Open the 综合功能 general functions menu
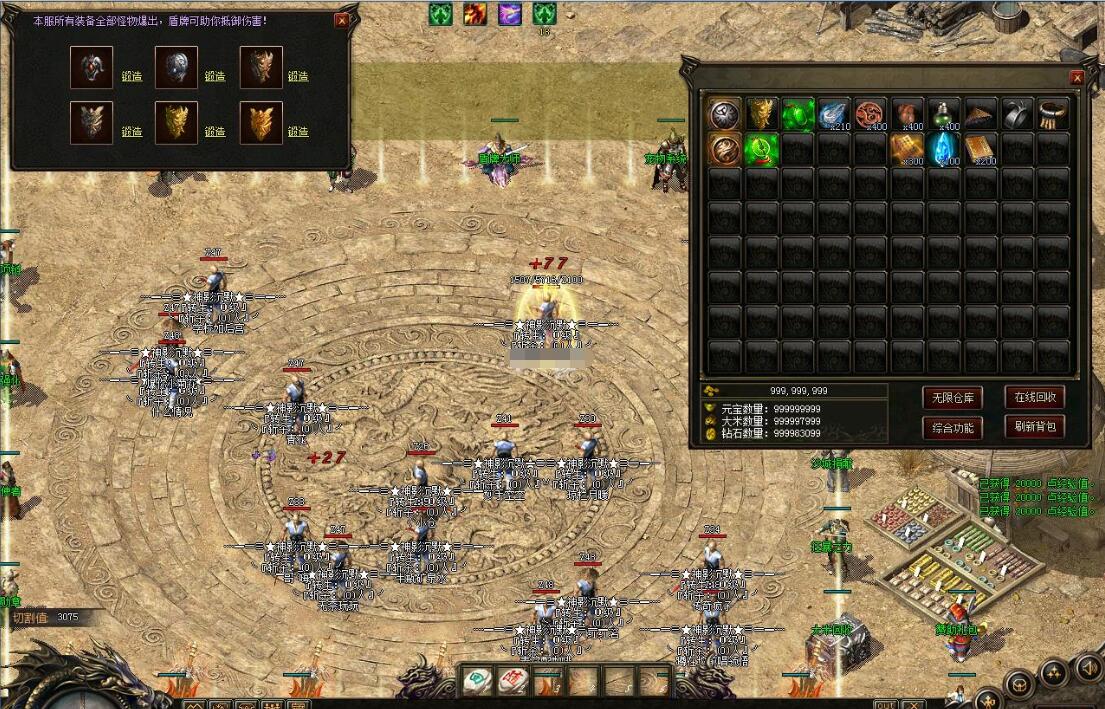 point(951,427)
